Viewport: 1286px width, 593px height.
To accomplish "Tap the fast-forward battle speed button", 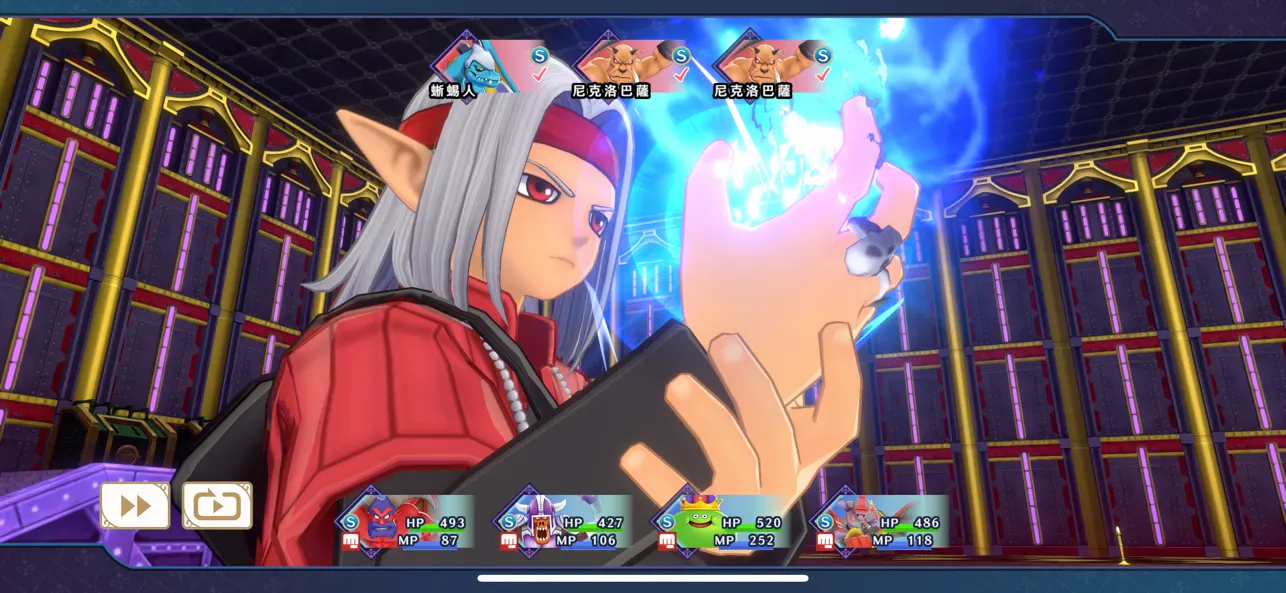I will pos(135,506).
